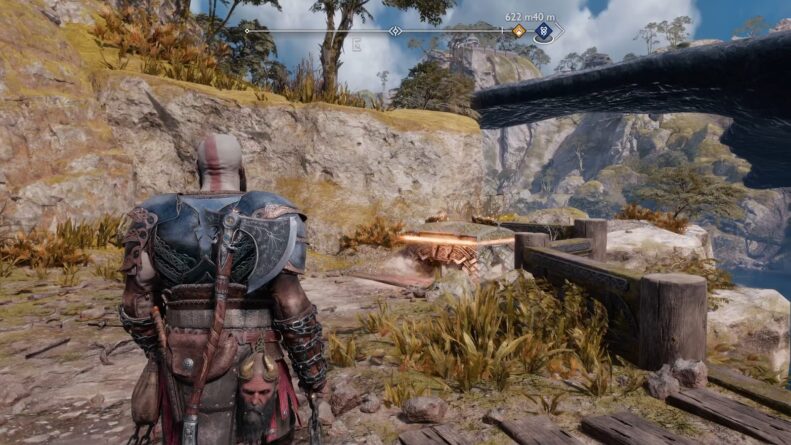Select the white diamond marker mid-compass

point(396,31)
